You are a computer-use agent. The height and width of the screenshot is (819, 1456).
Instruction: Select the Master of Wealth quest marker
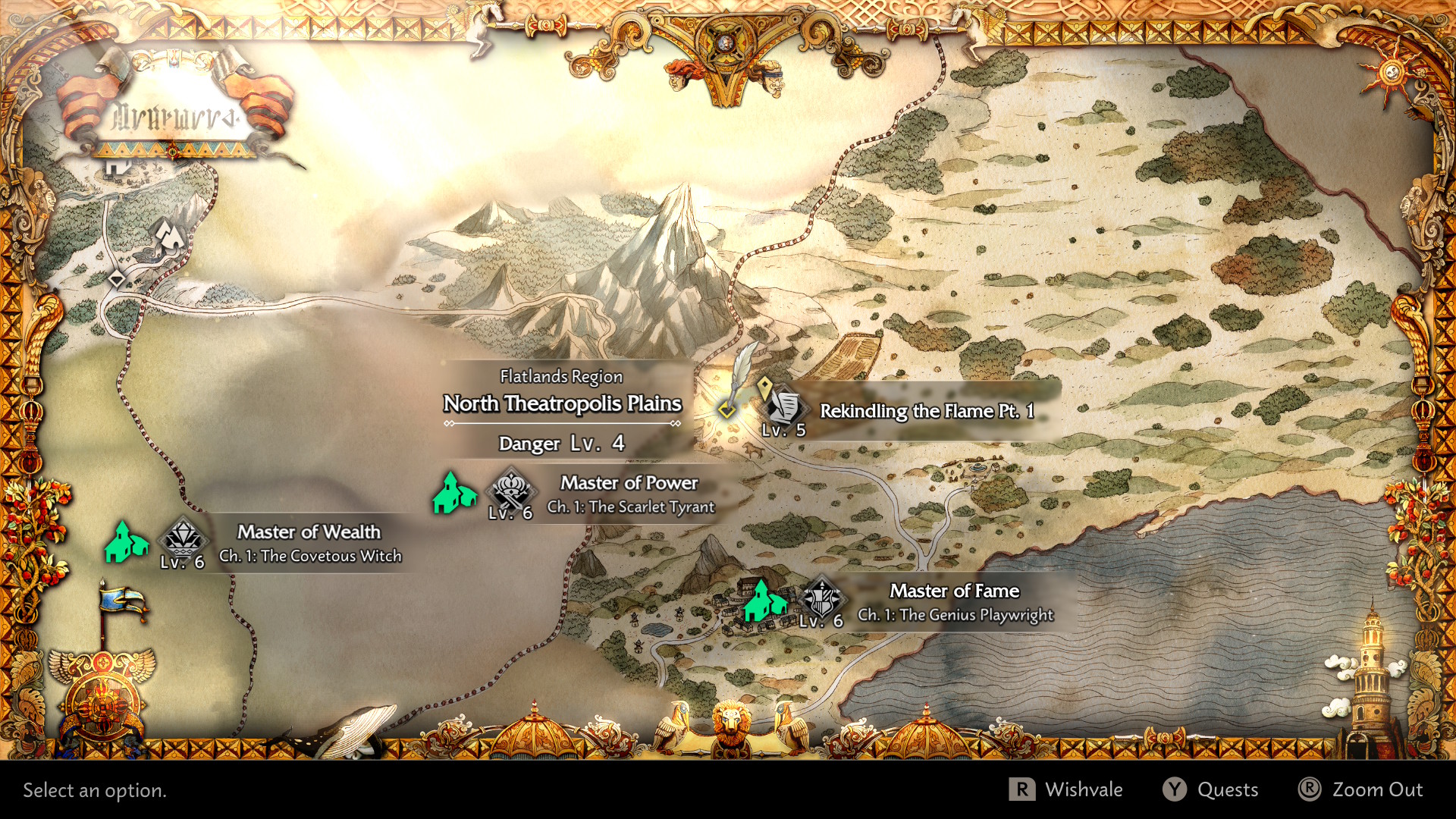[182, 539]
